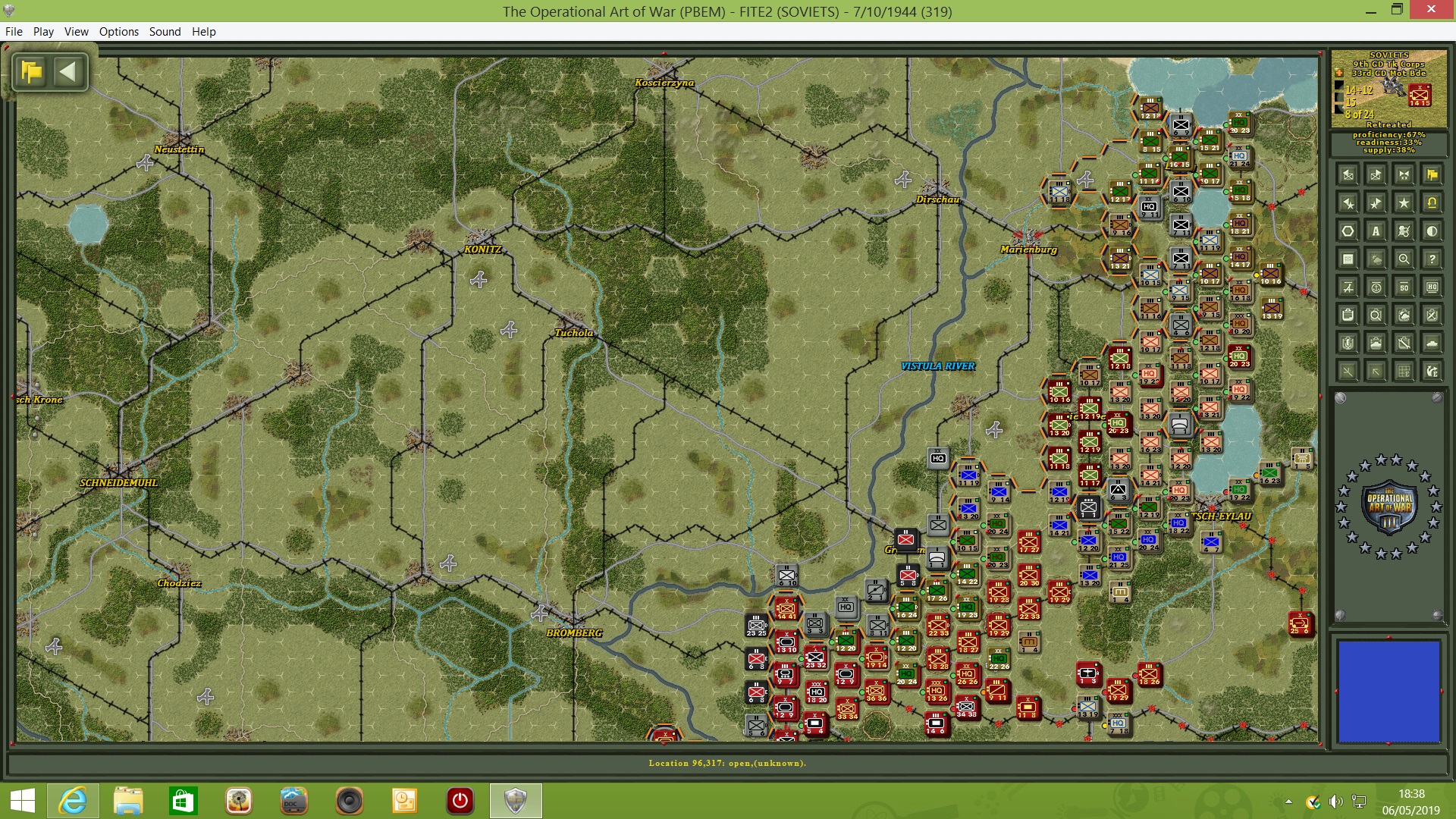Click the back arrow button at top-left
The height and width of the screenshot is (819, 1456).
70,72
